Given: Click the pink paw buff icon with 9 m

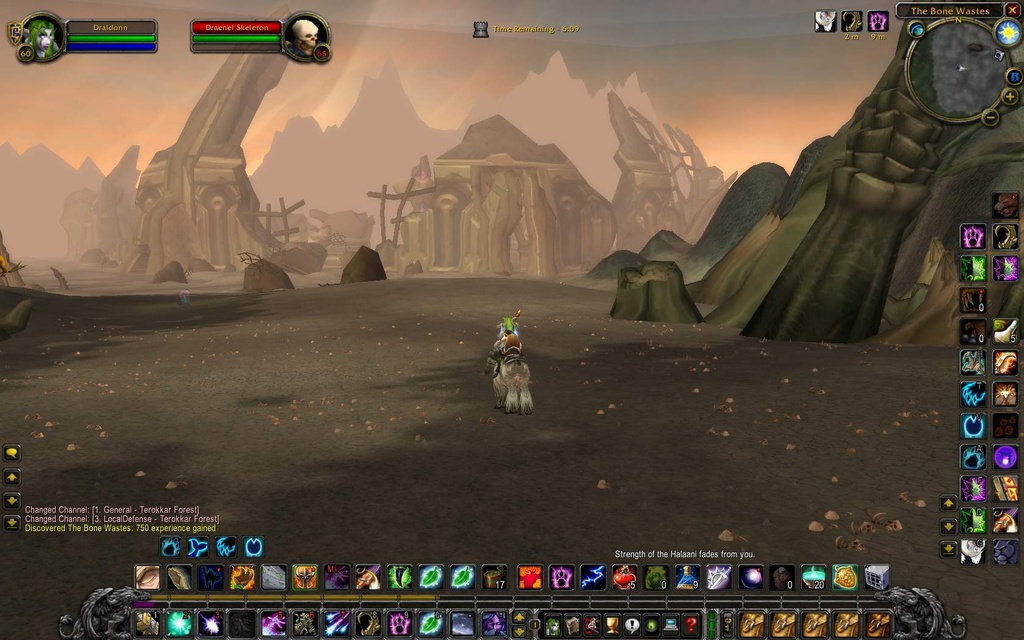Looking at the screenshot, I should click(877, 21).
